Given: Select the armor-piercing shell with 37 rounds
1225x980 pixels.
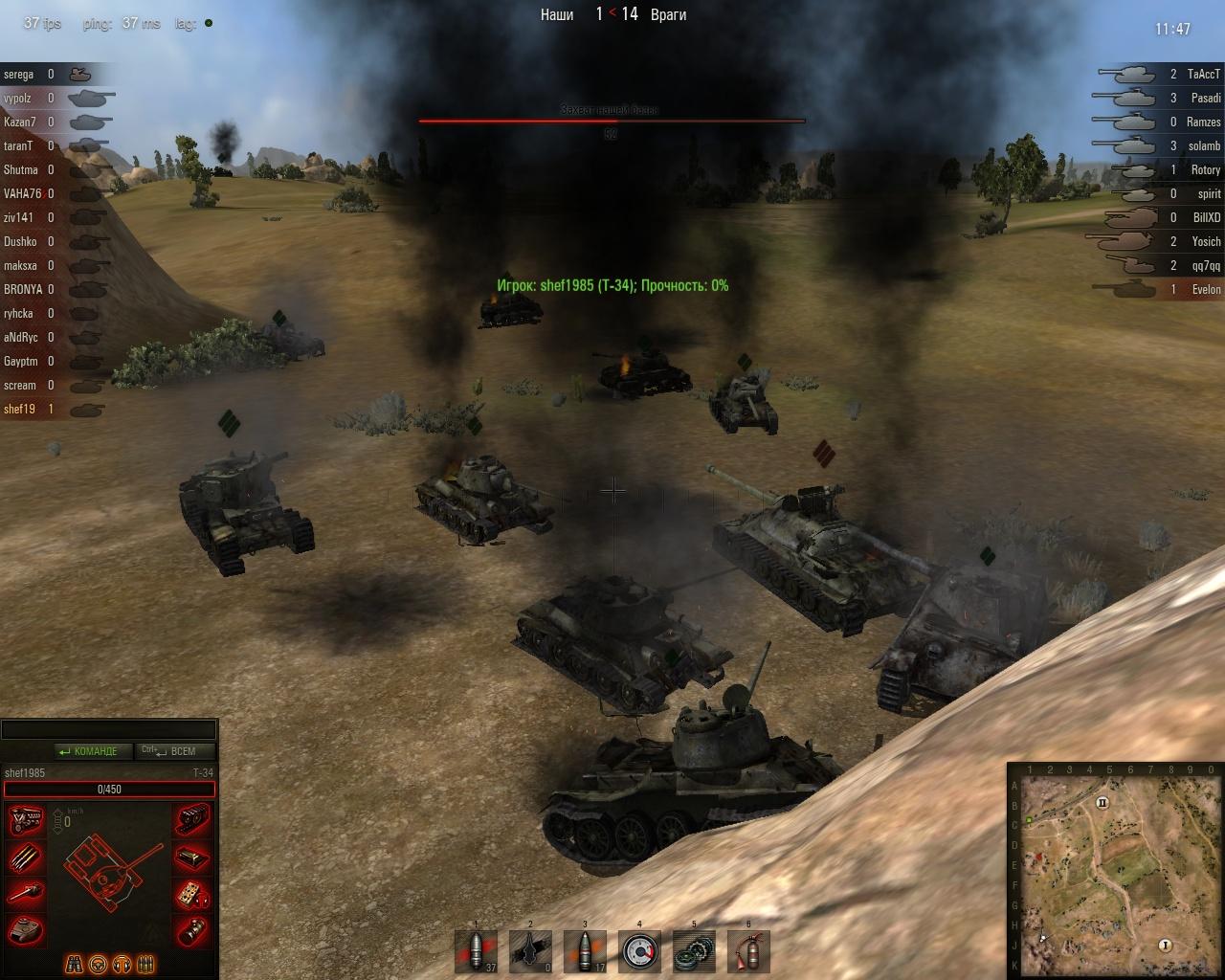Looking at the screenshot, I should 476,951.
